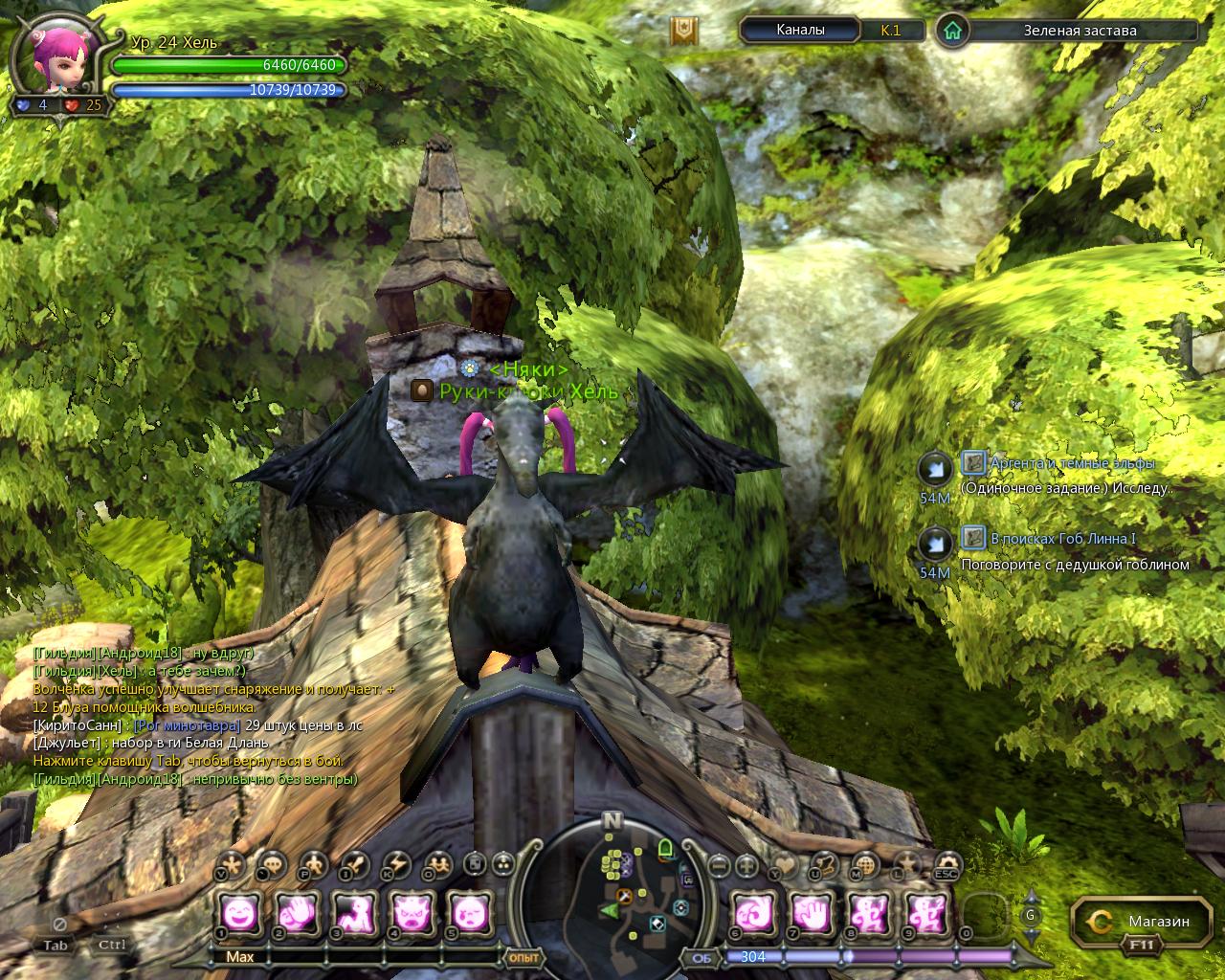Zoom out the minimap with minus button
The image size is (1225, 980).
(x=719, y=866)
